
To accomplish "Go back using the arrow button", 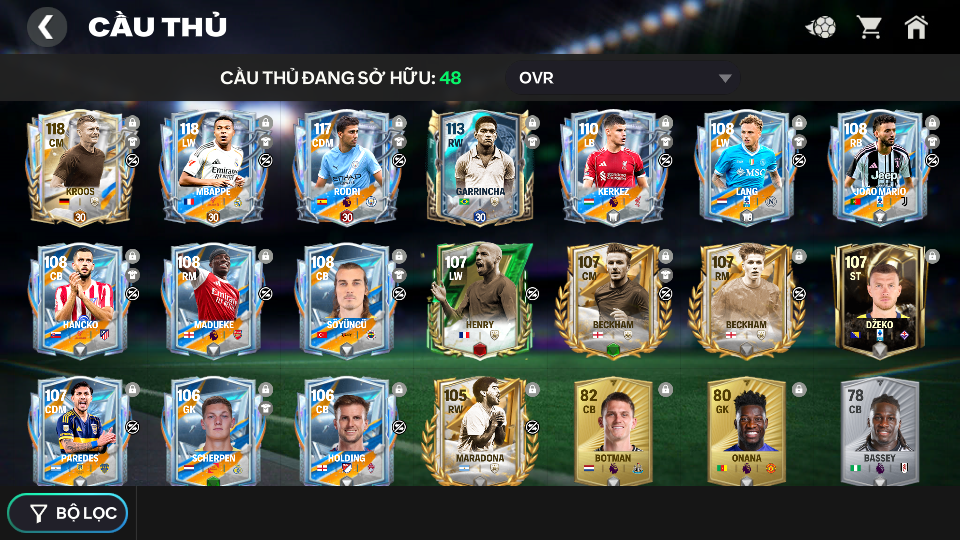I will tap(46, 27).
